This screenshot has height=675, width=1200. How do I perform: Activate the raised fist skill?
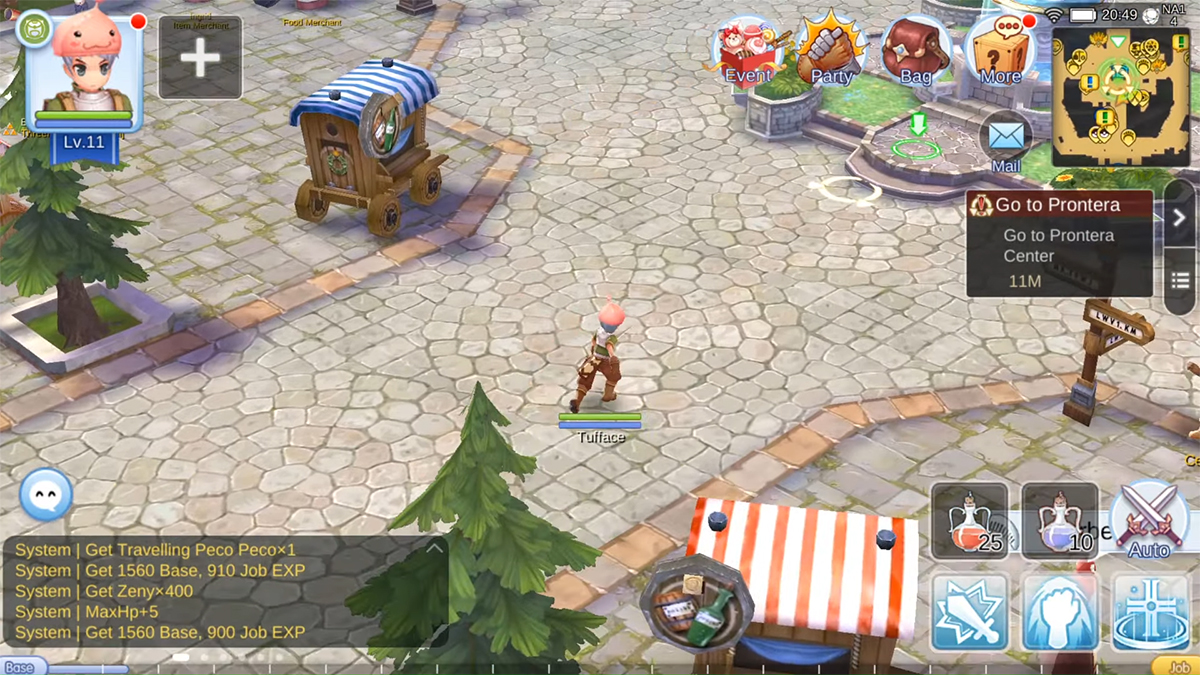[1059, 611]
